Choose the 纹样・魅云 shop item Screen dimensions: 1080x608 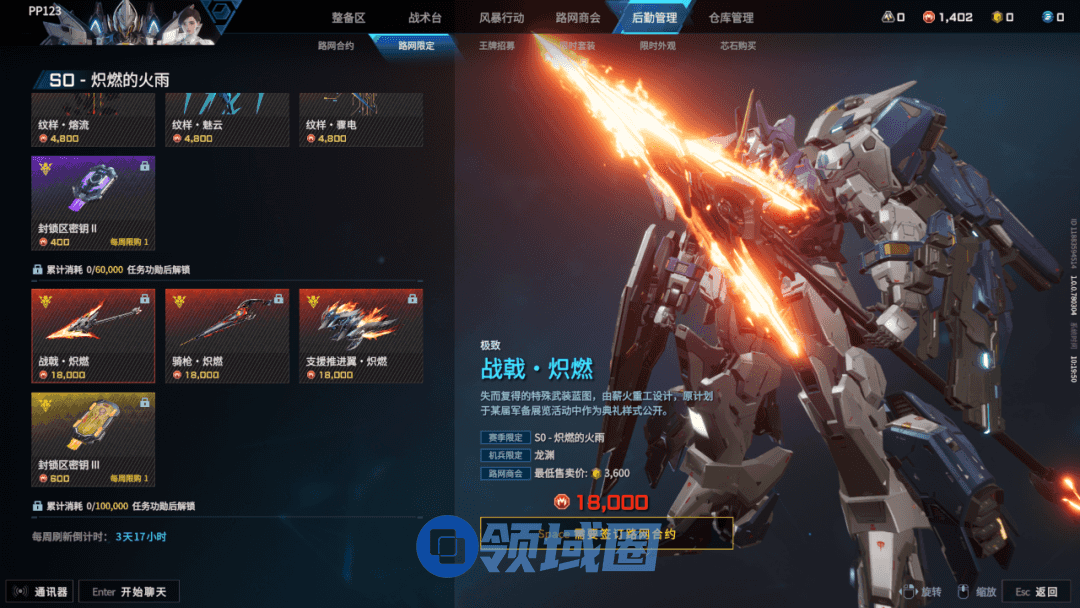click(227, 121)
